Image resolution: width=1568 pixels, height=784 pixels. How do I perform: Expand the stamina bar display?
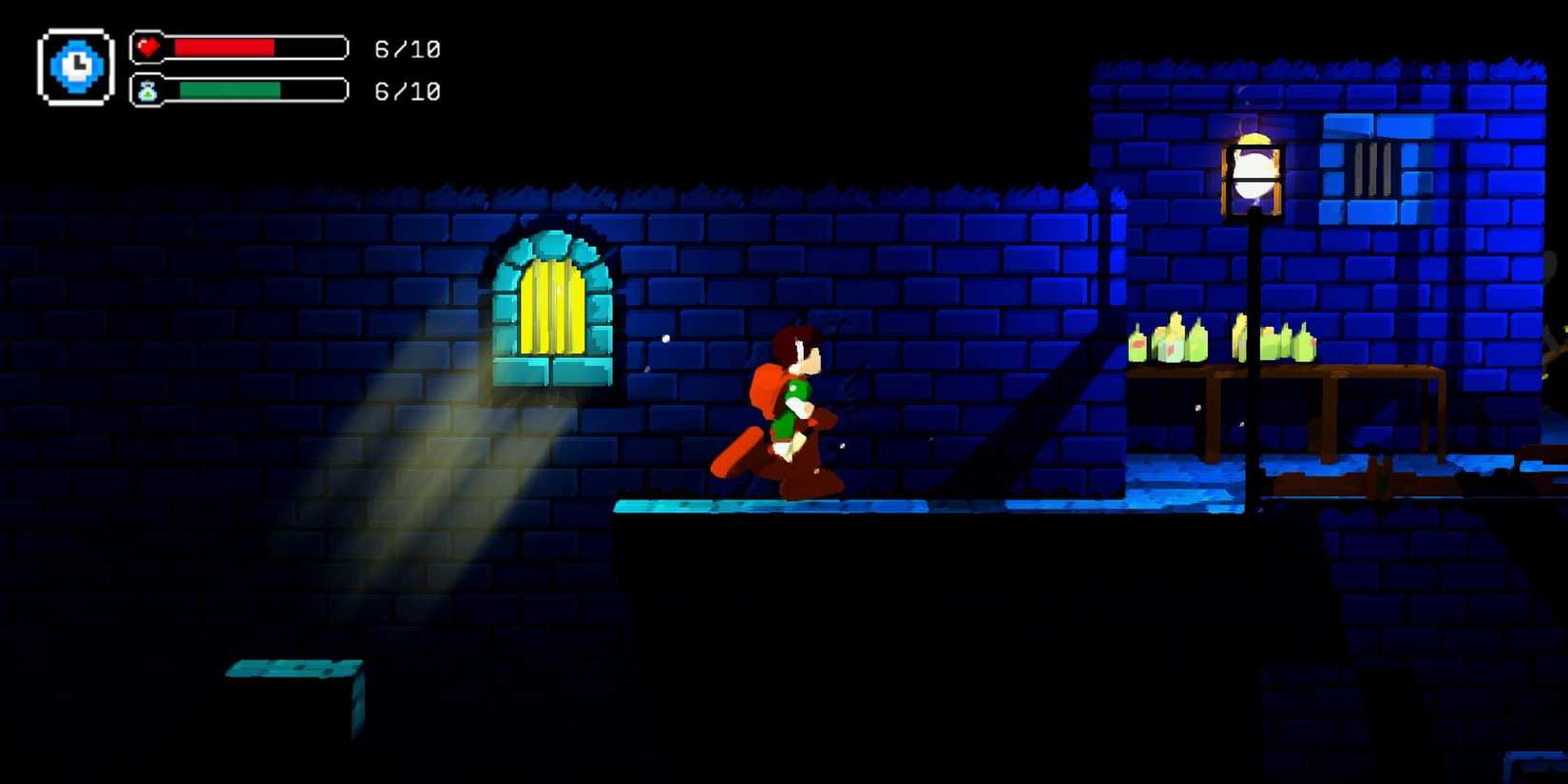(x=252, y=91)
